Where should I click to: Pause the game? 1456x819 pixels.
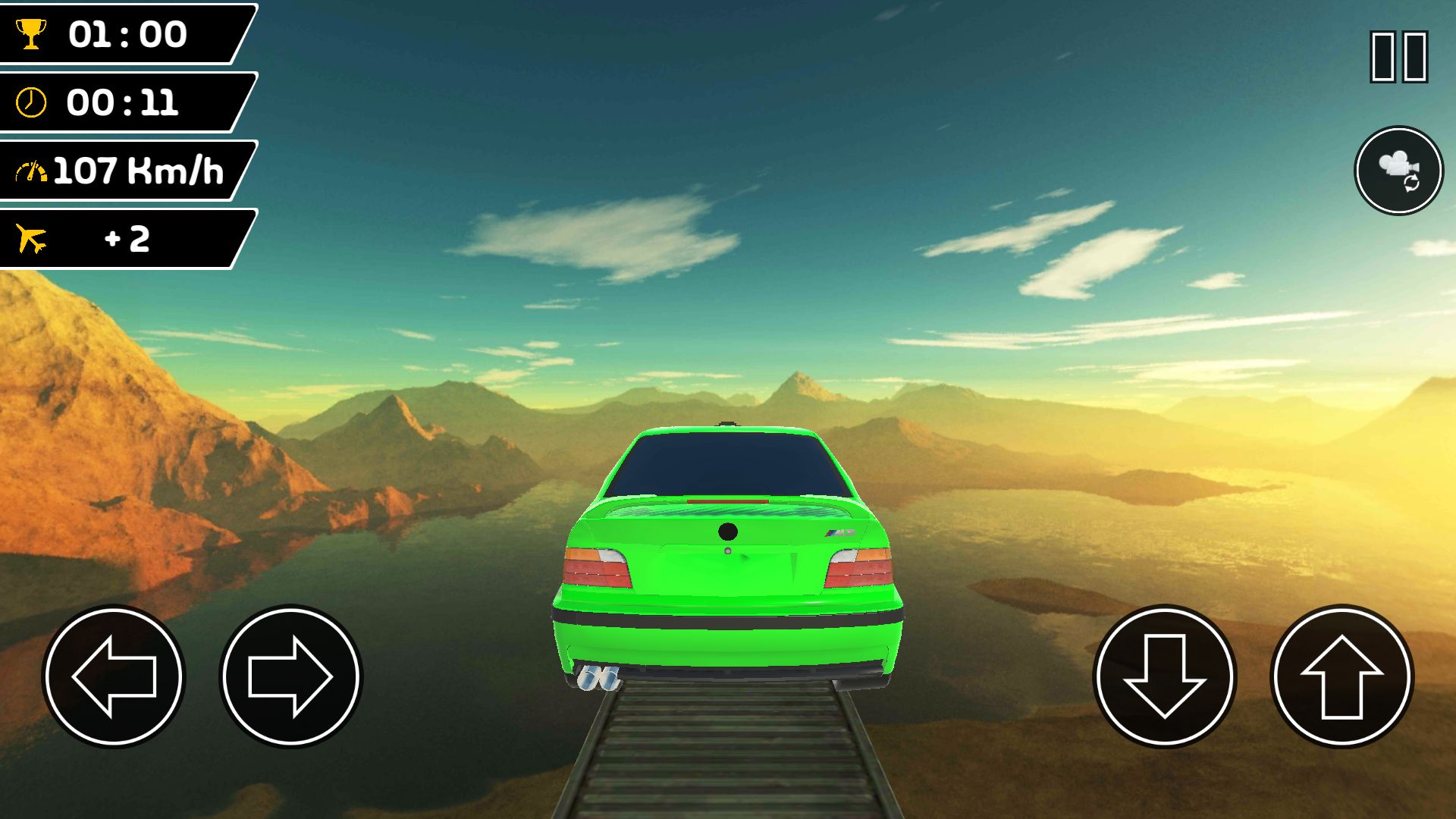1398,57
